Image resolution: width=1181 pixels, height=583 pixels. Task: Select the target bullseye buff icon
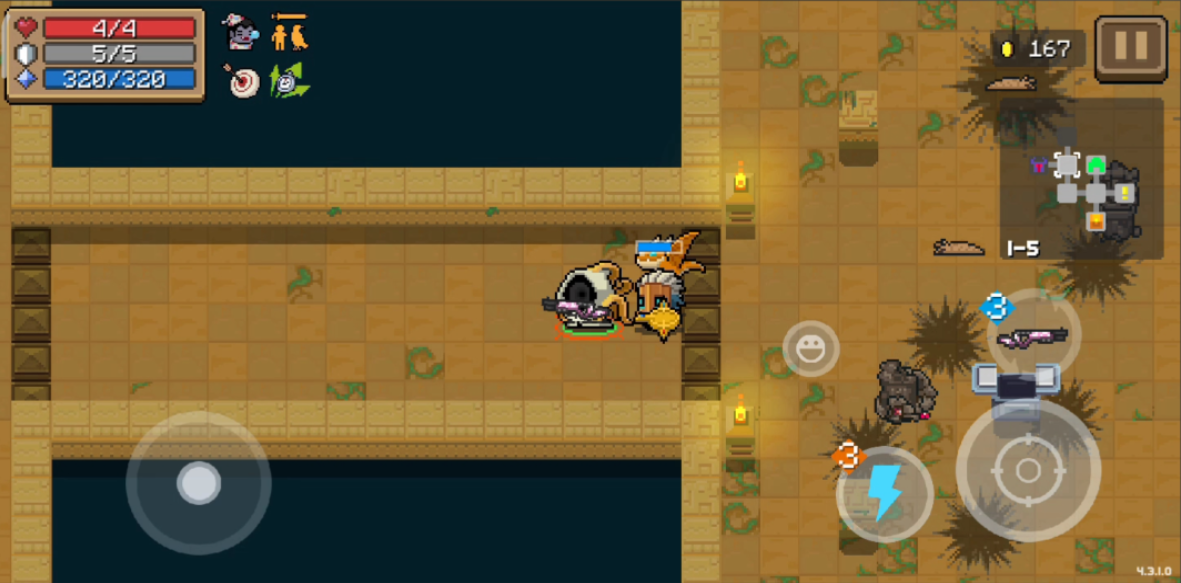pyautogui.click(x=242, y=82)
